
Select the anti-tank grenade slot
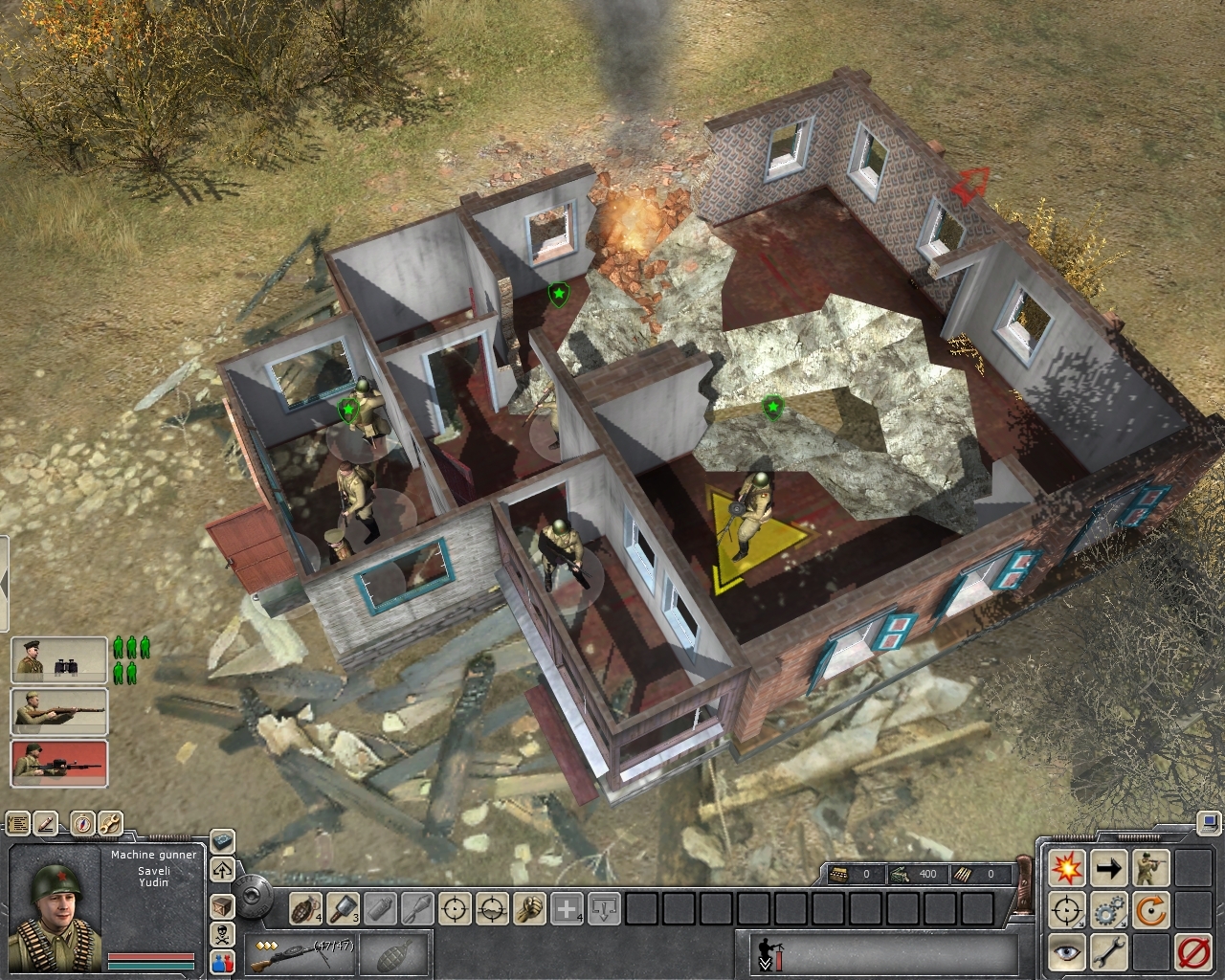pyautogui.click(x=345, y=907)
